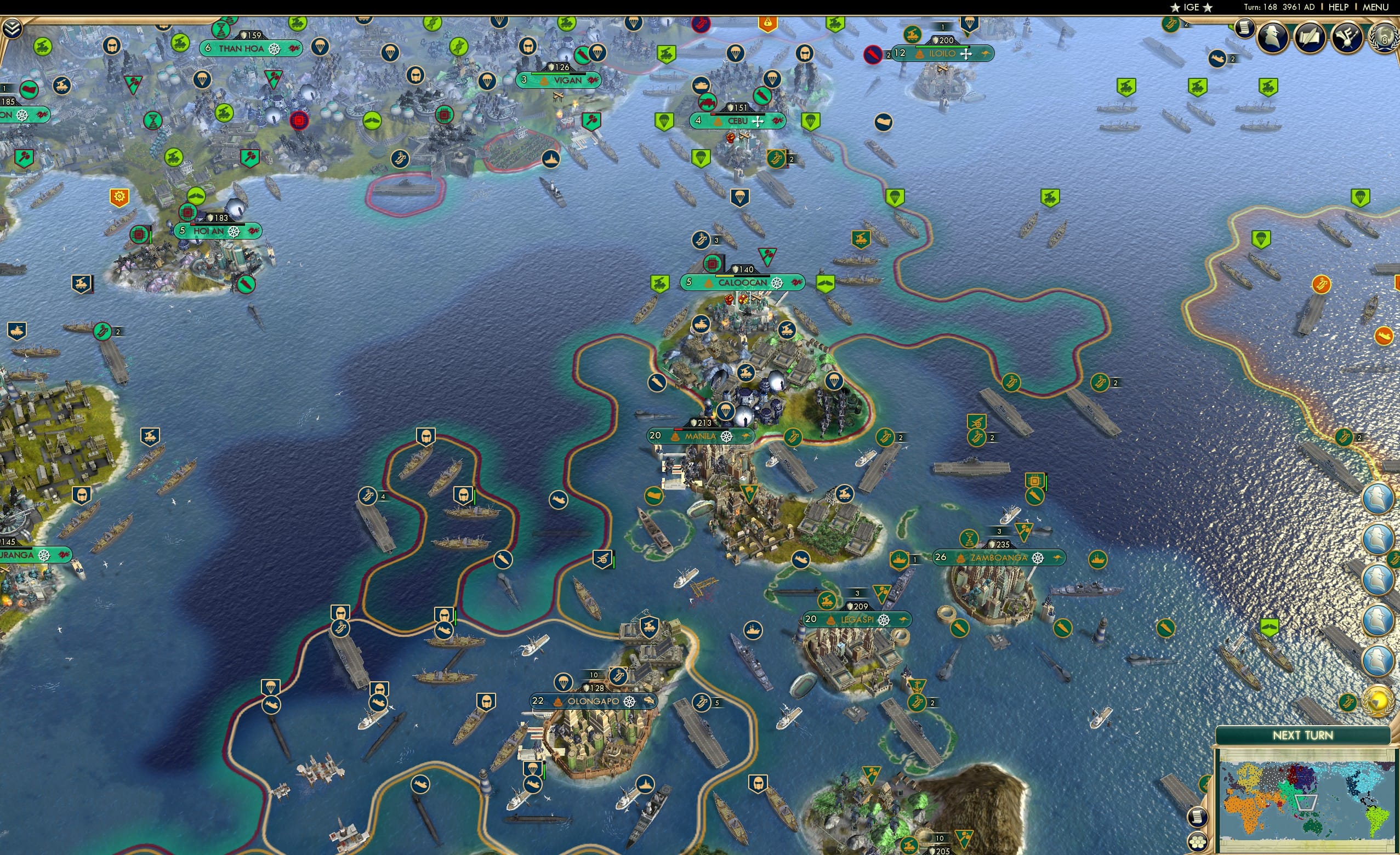Image resolution: width=1400 pixels, height=855 pixels.
Task: Open HELP from the top bar
Action: [x=1339, y=7]
